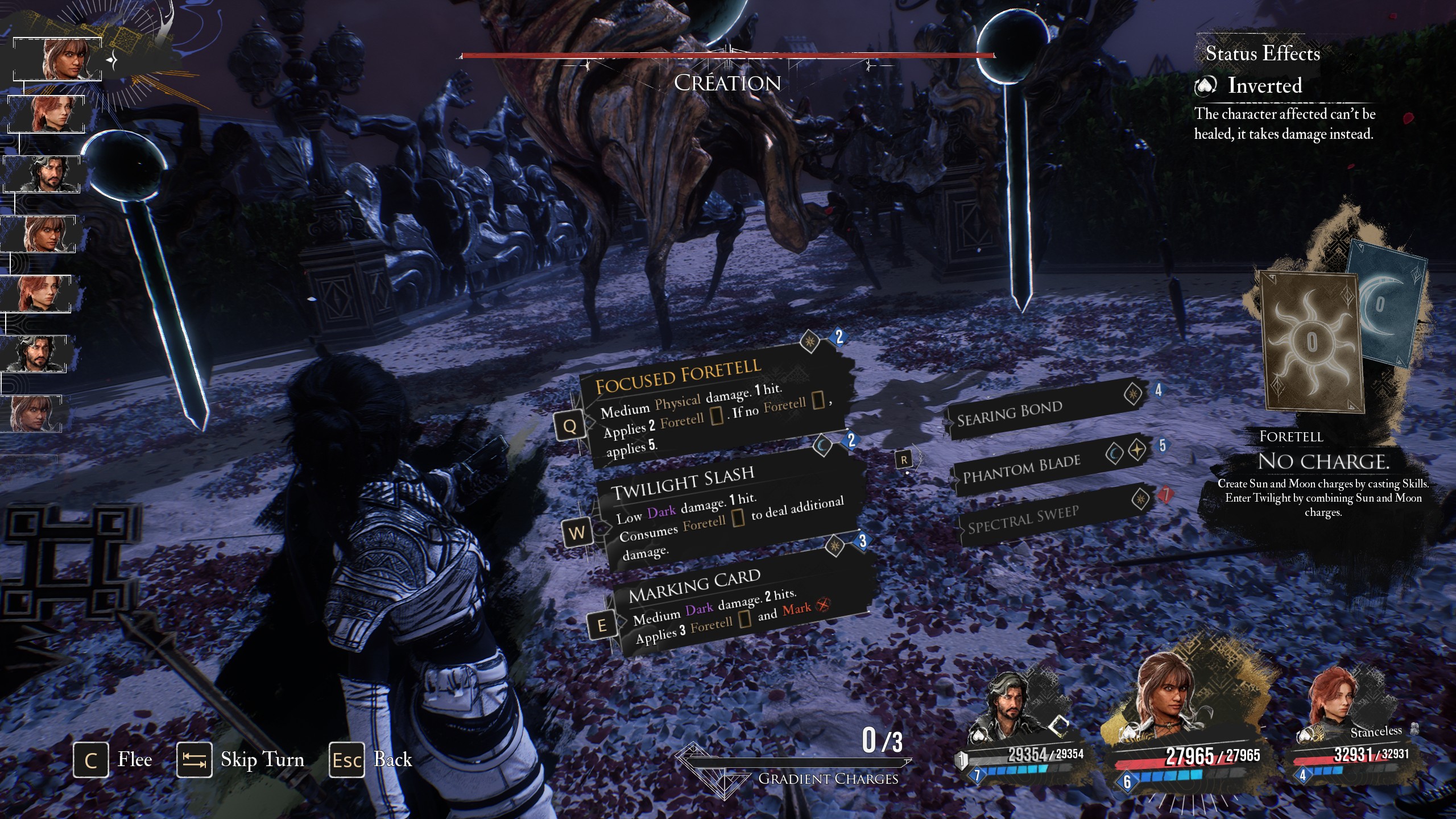Click the Skip Turn double-arrow icon
The height and width of the screenshot is (819, 1456).
(195, 759)
